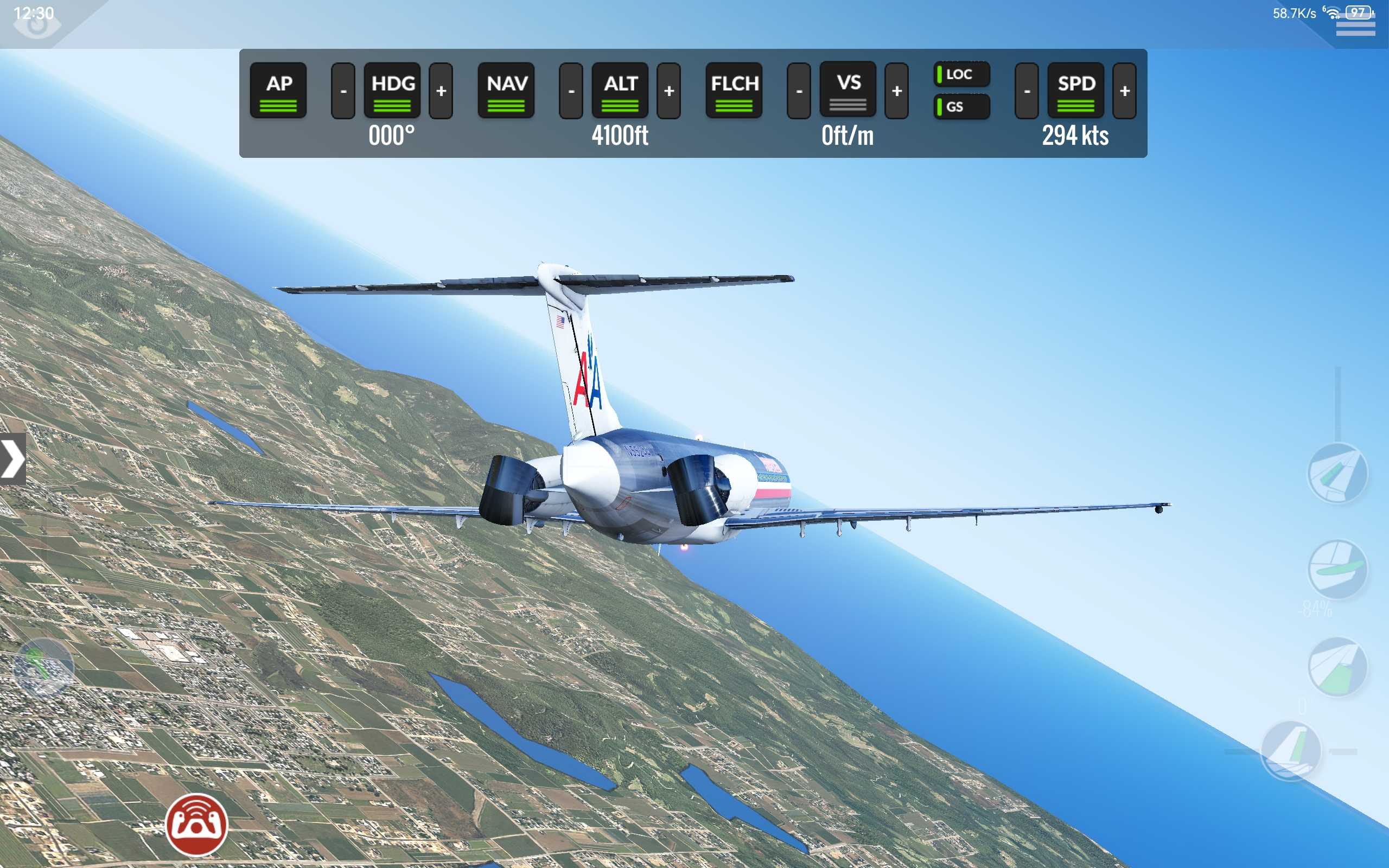This screenshot has height=868, width=1389.
Task: Reduce target speed with SPD minus button
Action: [1027, 91]
